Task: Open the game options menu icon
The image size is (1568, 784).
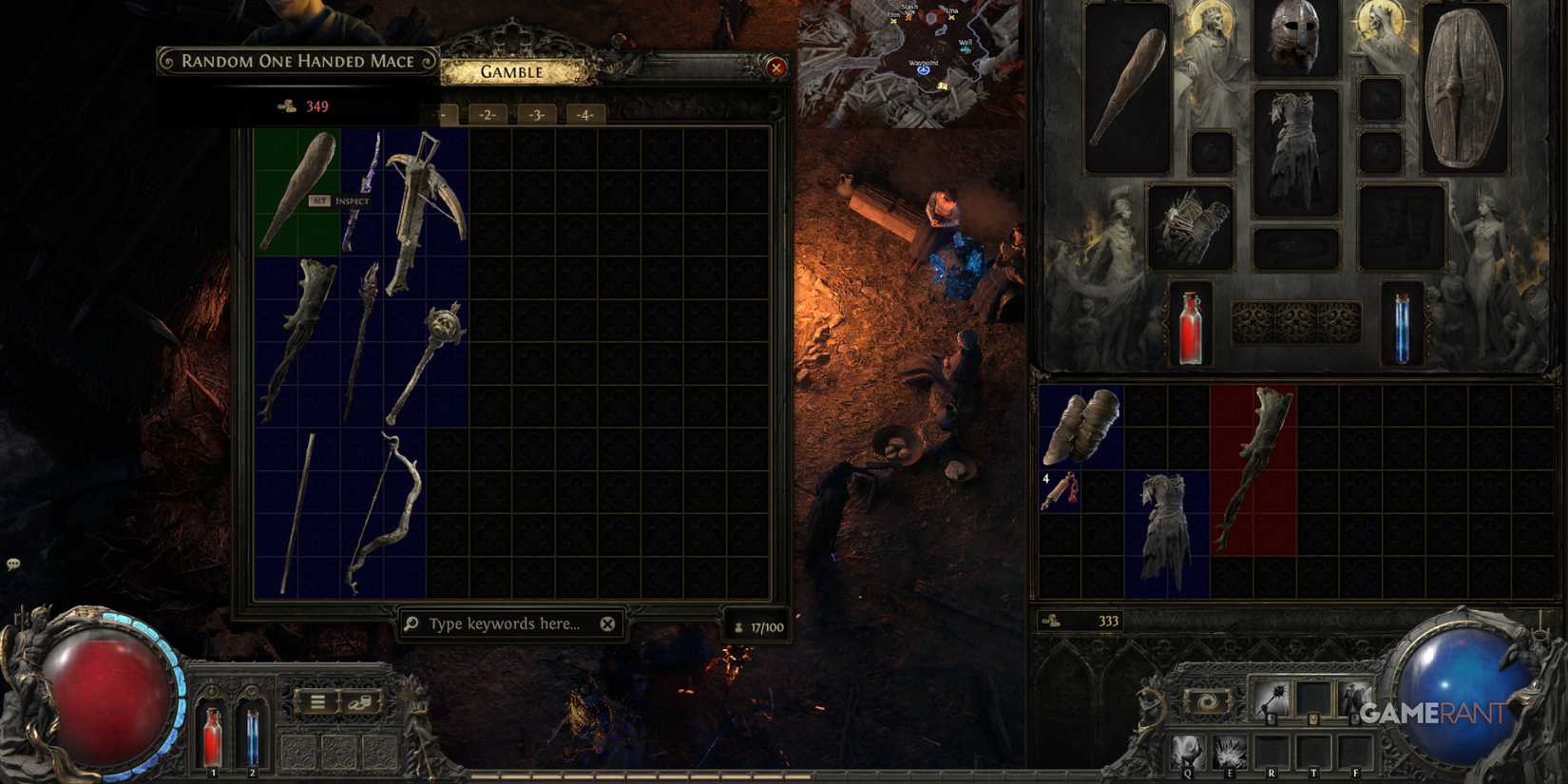Action: pyautogui.click(x=316, y=701)
